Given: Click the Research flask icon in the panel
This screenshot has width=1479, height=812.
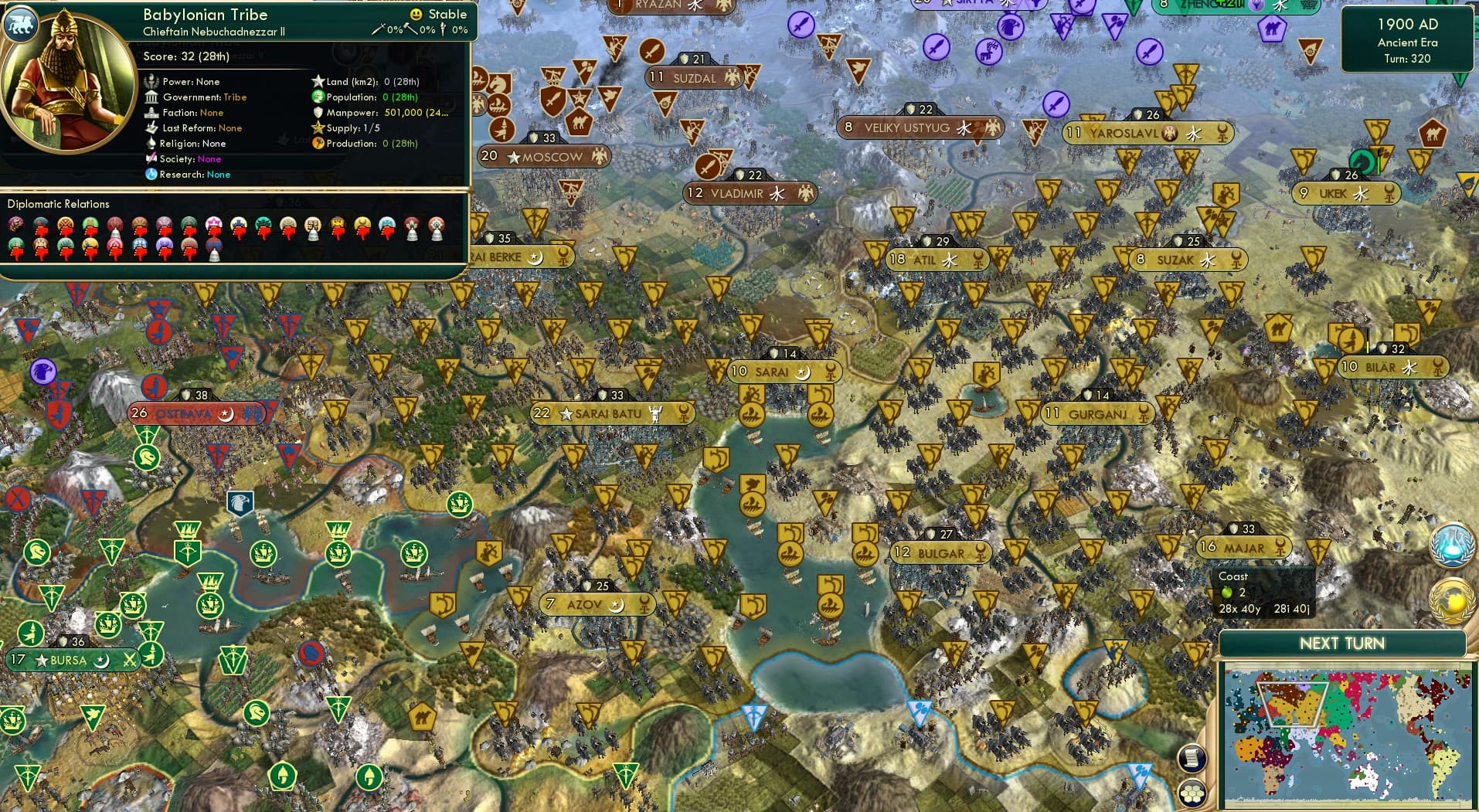Looking at the screenshot, I should (151, 175).
